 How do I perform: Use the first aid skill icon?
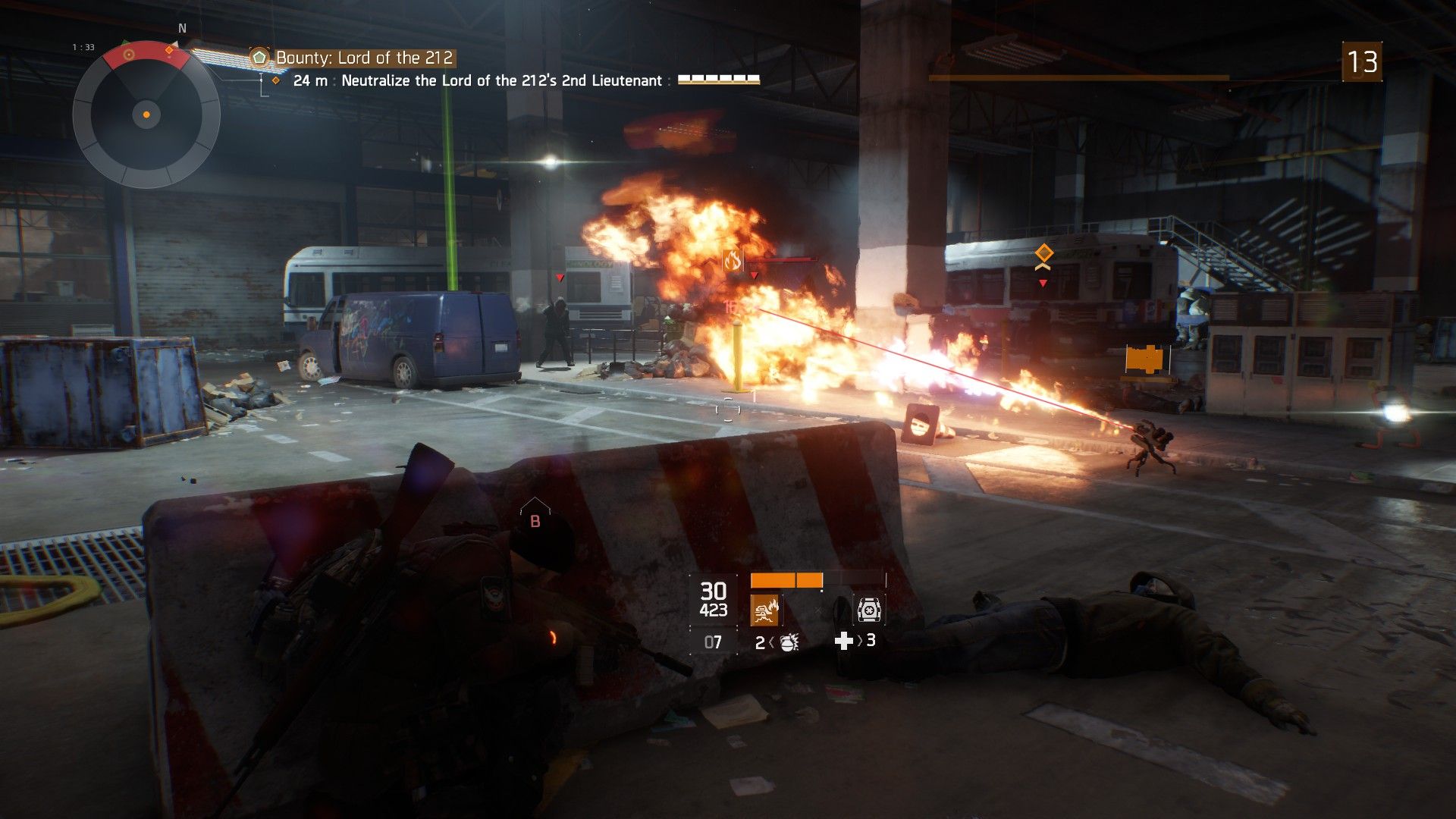pos(868,610)
